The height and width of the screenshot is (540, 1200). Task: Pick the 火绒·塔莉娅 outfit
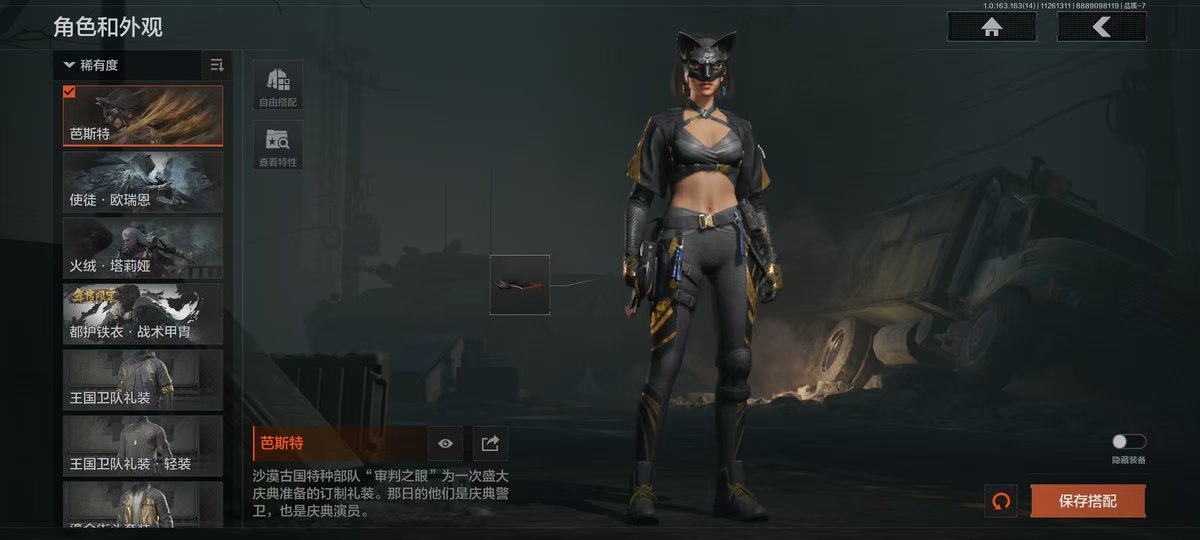(143, 247)
